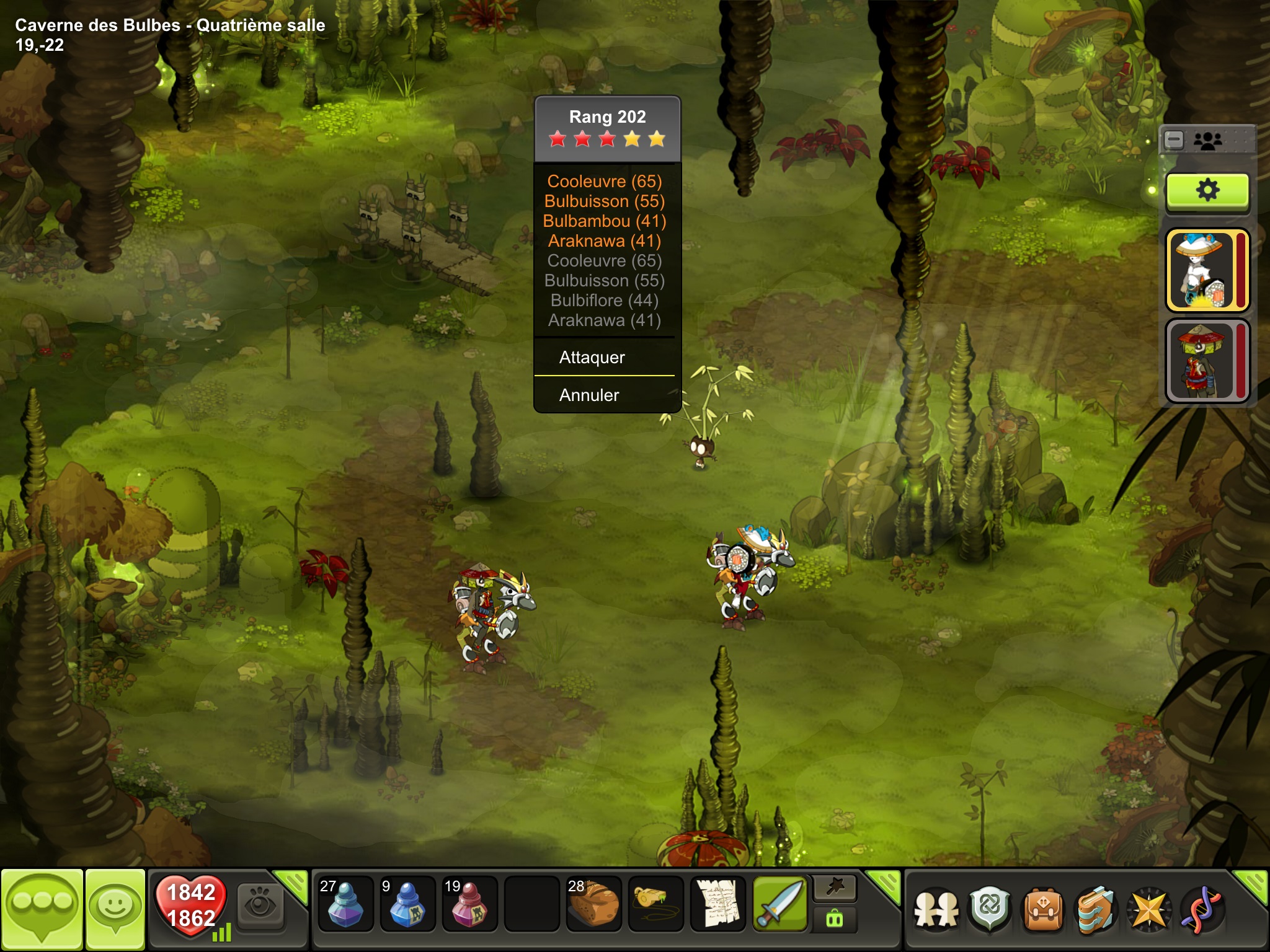Use the teal potion with 27 charges

[345, 905]
